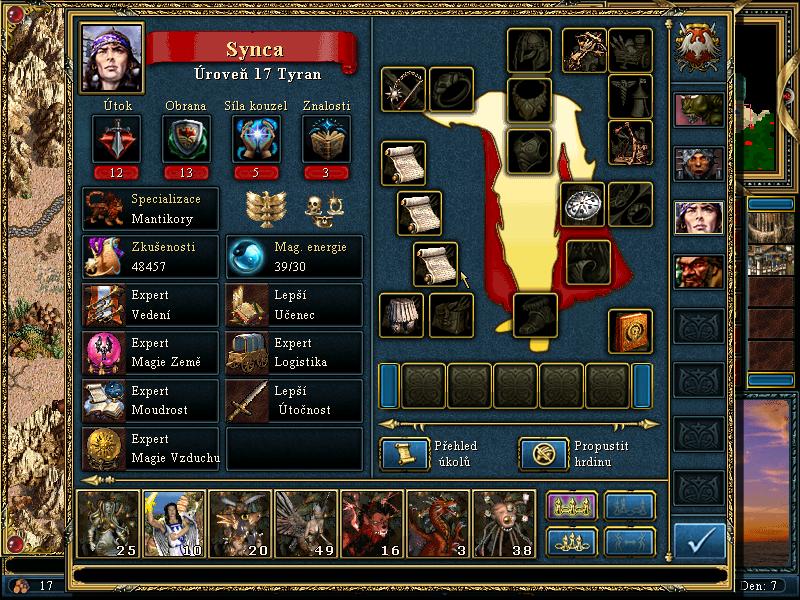Select the equipped morningstar weapon slot
800x600 pixels.
(403, 90)
